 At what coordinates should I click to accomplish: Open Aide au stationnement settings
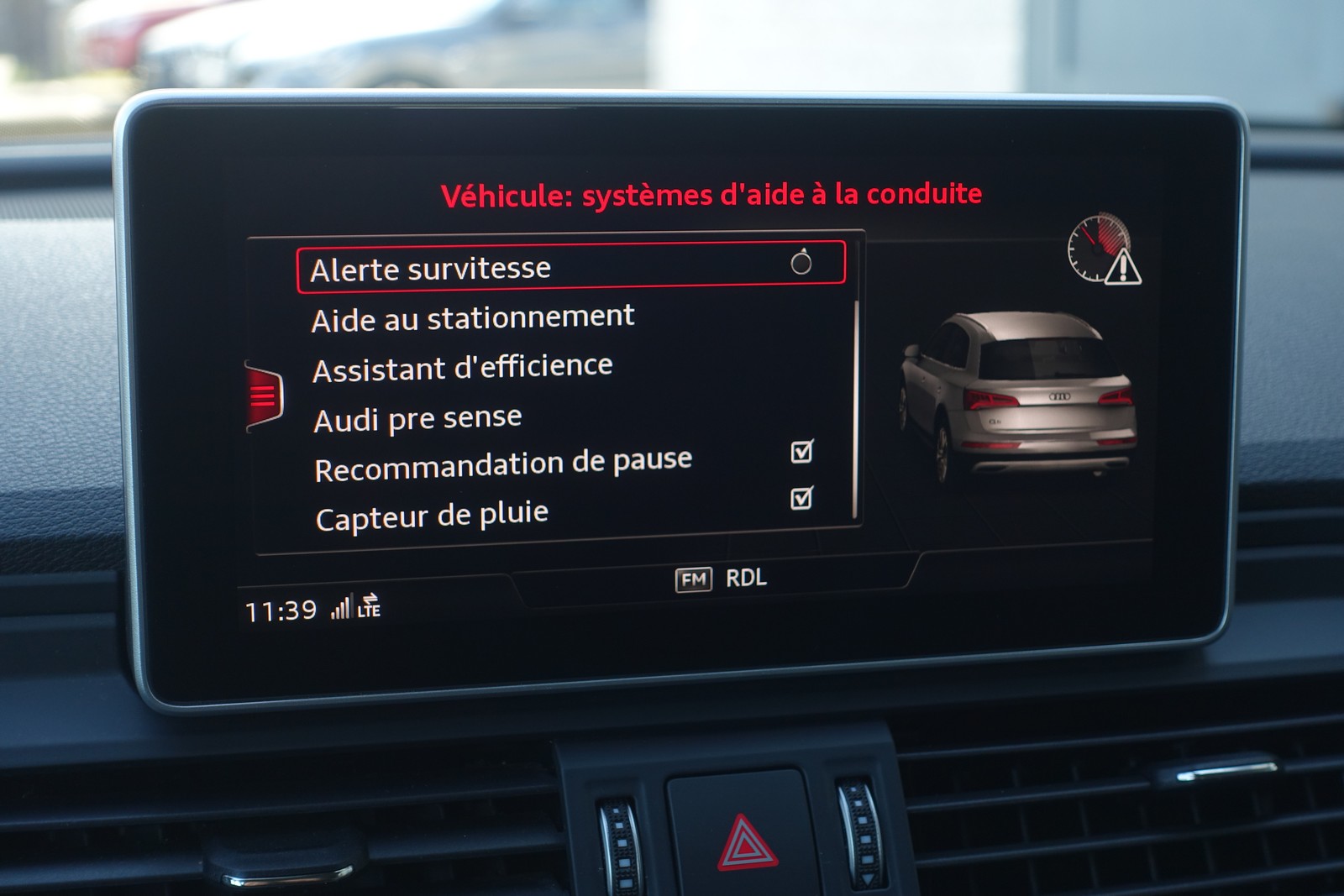[472, 318]
